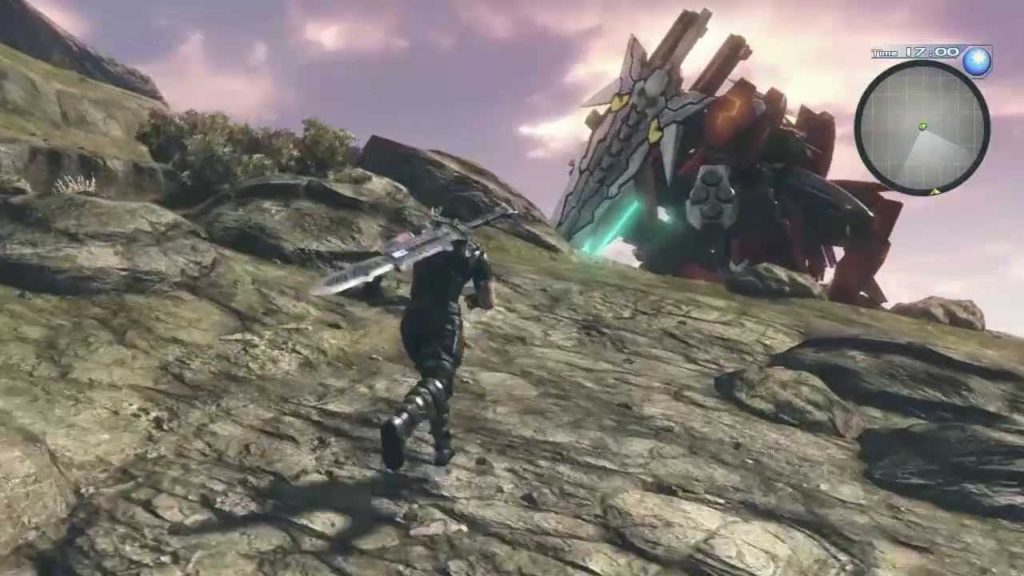Click the green player marker on minimap
This screenshot has width=1024, height=576.
click(923, 126)
